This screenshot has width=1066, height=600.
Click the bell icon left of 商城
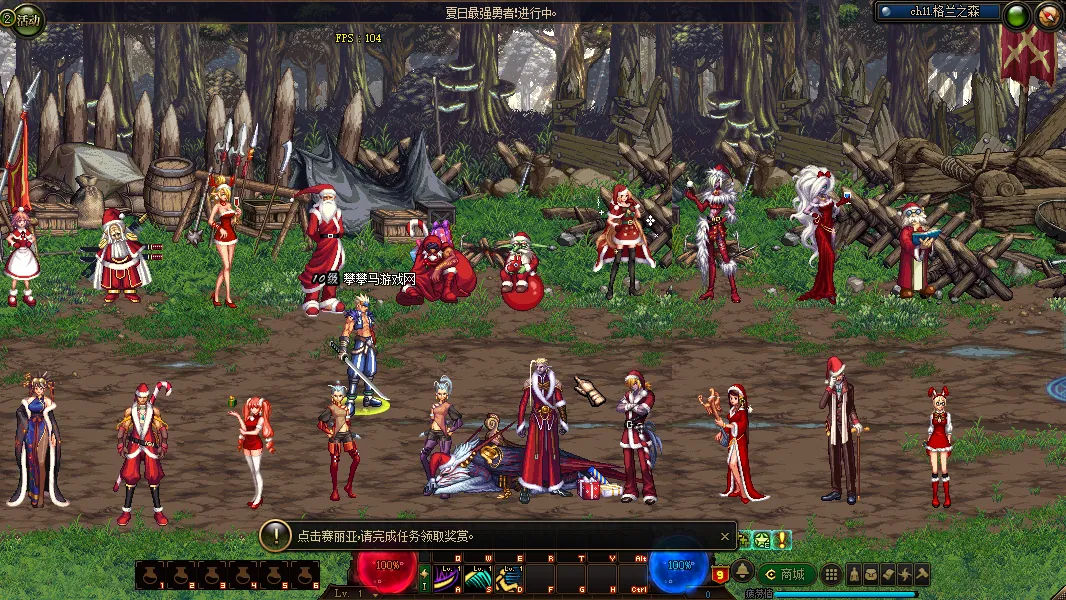pyautogui.click(x=743, y=572)
